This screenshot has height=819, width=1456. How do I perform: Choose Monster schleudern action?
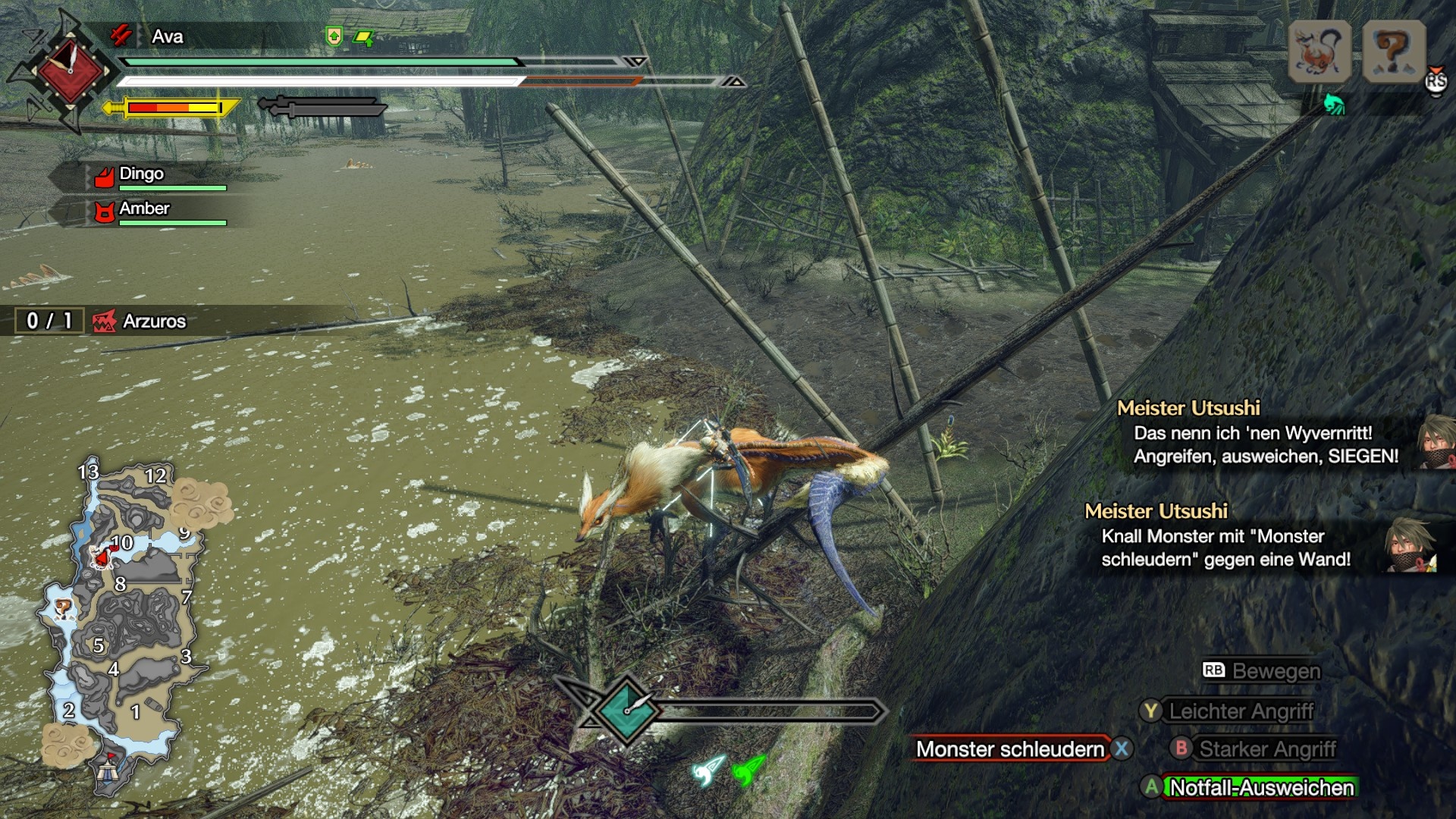tap(1010, 749)
